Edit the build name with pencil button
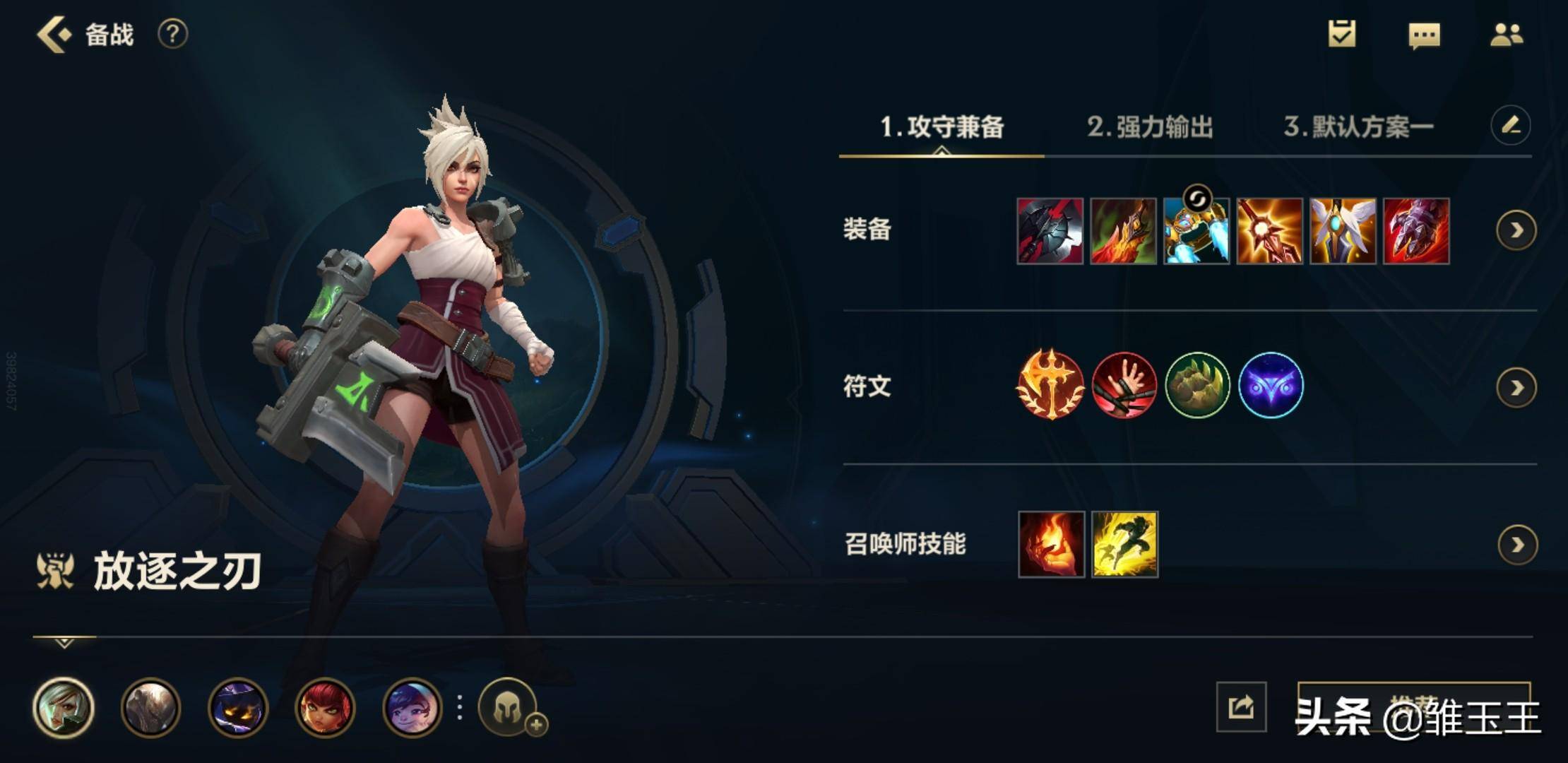1568x763 pixels. point(1510,126)
